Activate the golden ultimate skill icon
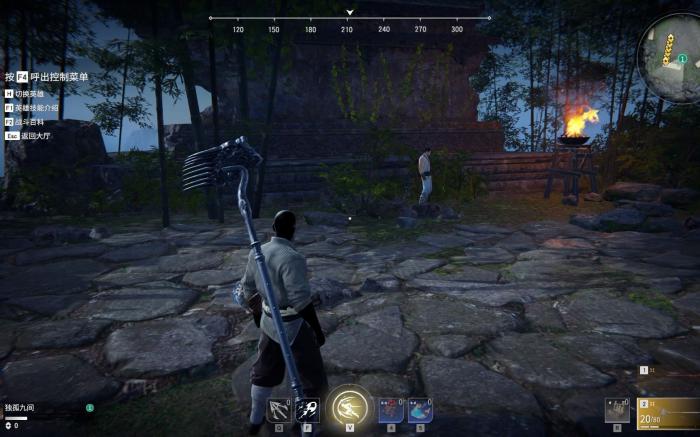Viewport: 700px width, 437px height. 349,407
